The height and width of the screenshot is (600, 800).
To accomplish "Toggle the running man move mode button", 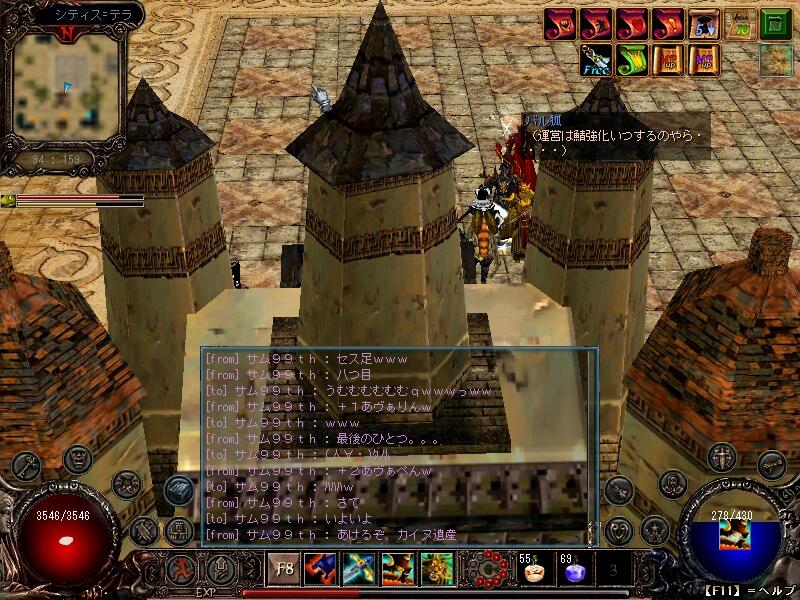I will coord(181,569).
